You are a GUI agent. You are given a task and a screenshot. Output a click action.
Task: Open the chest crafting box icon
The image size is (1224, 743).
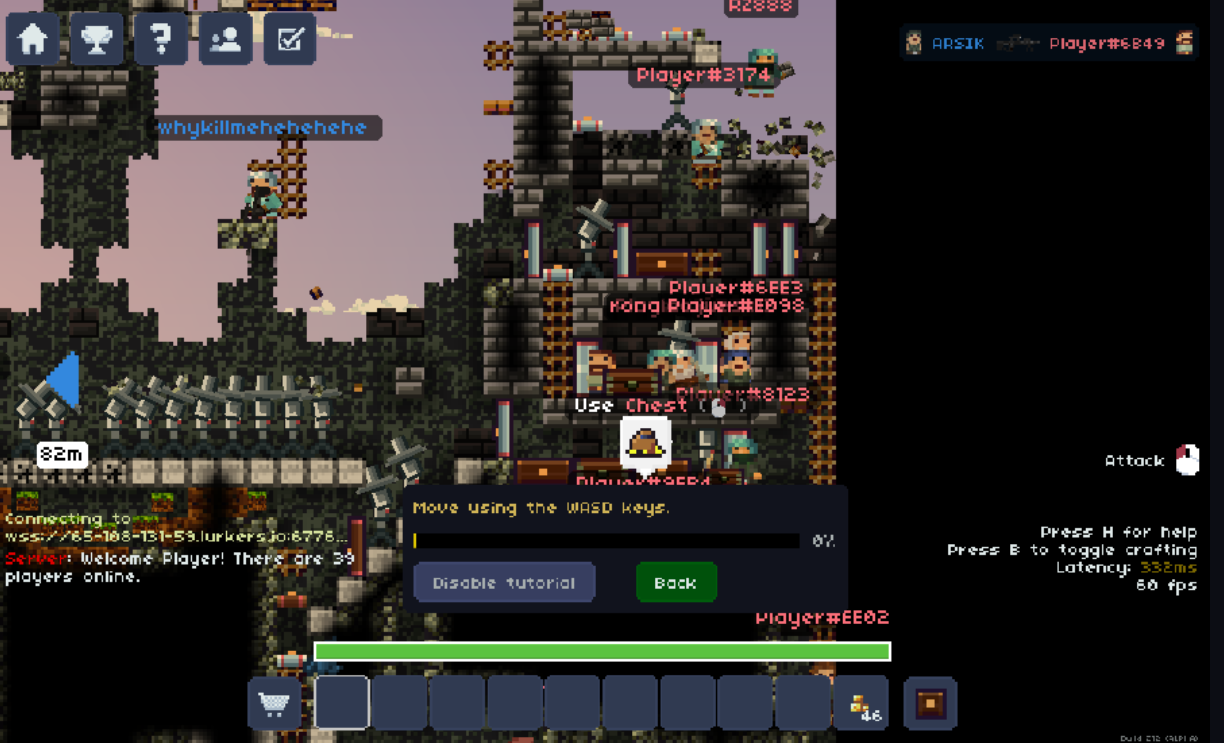(x=930, y=703)
